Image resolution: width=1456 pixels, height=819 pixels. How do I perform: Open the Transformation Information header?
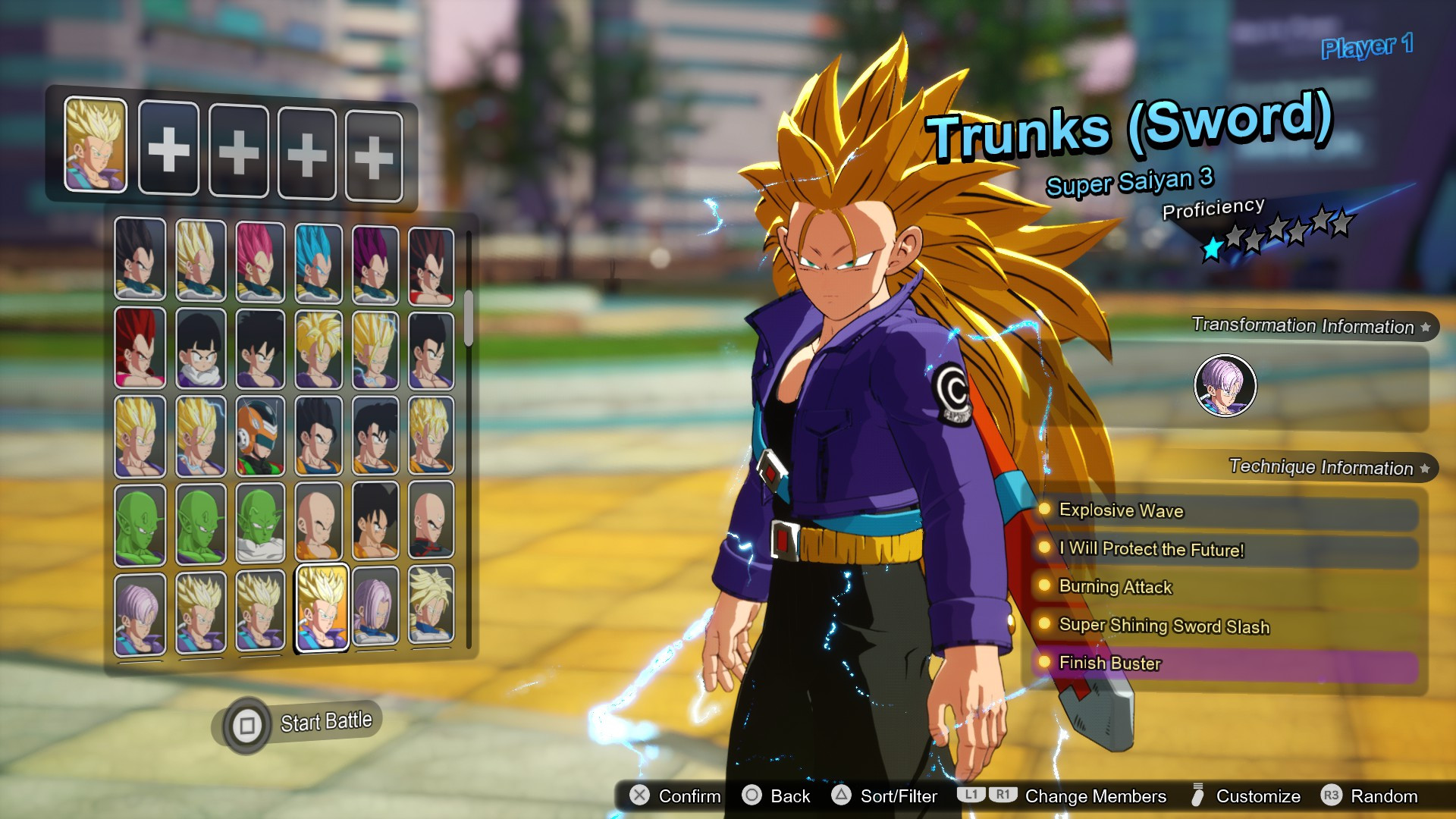(x=1303, y=326)
